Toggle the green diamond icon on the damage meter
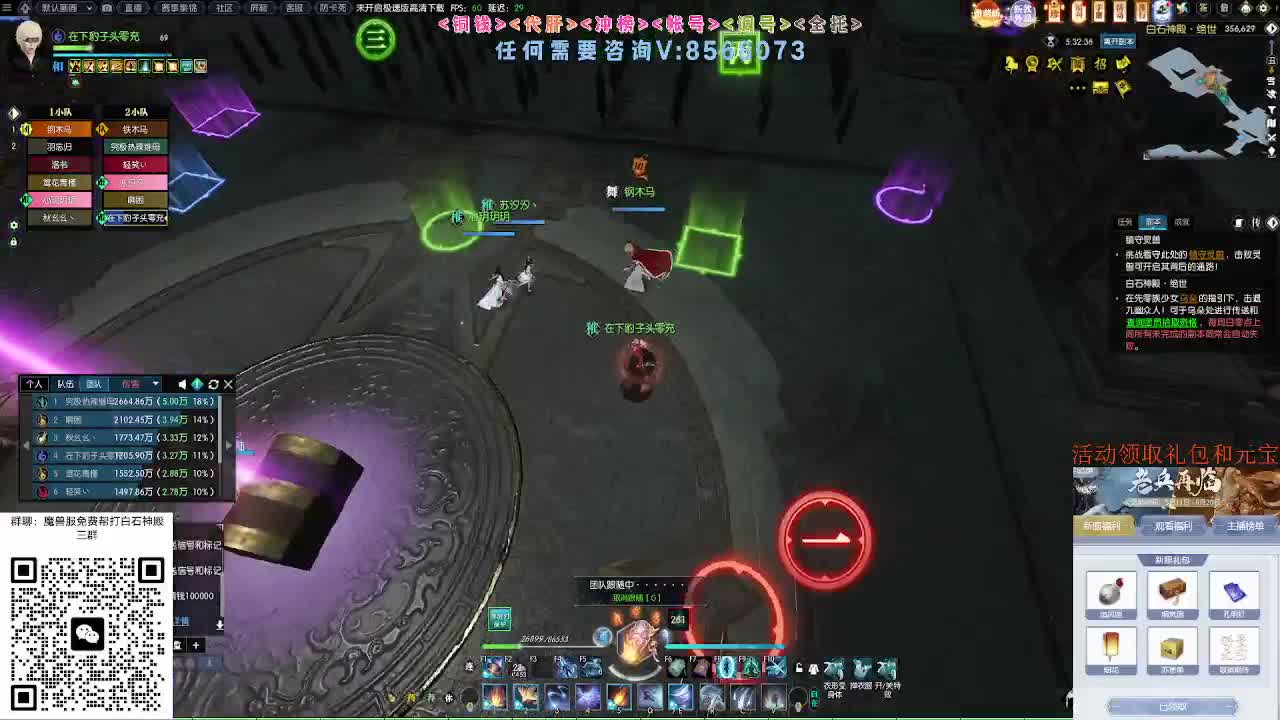1280x720 pixels. pos(199,384)
